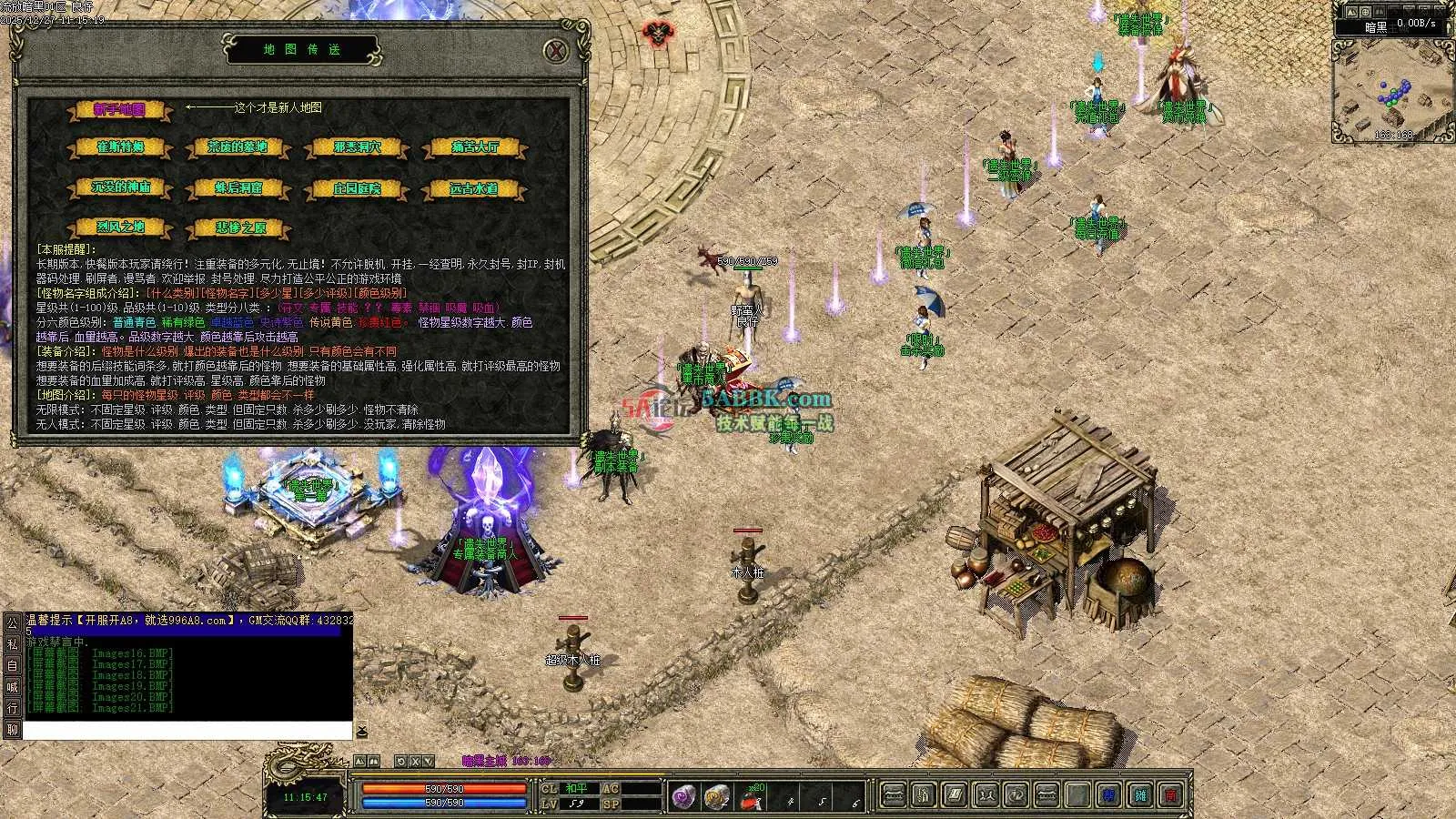Use the red potion hotbar item
1456x819 pixels.
coord(750,799)
